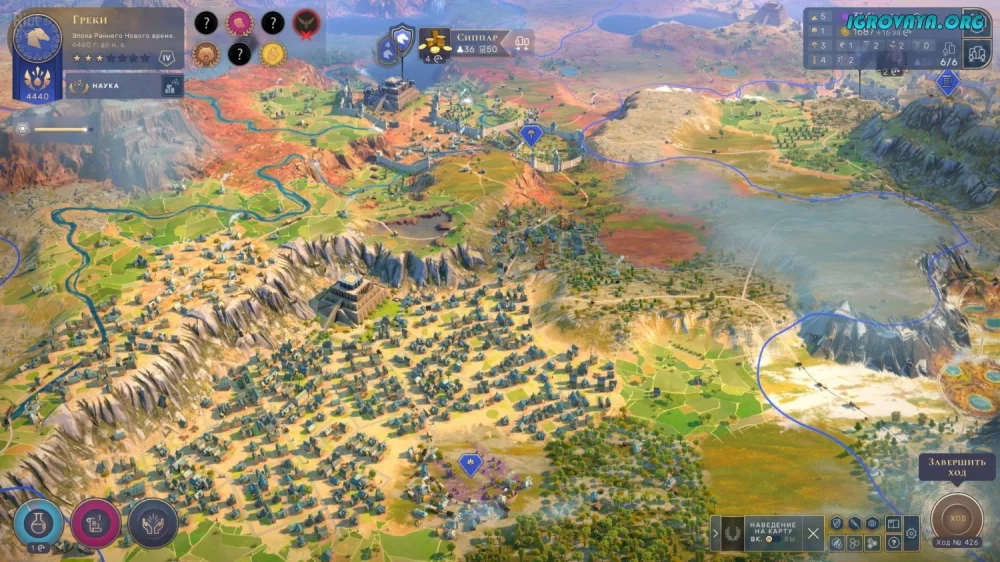Screen dimensions: 1000x562
Task: Open the religion hands screen
Action: [153, 523]
